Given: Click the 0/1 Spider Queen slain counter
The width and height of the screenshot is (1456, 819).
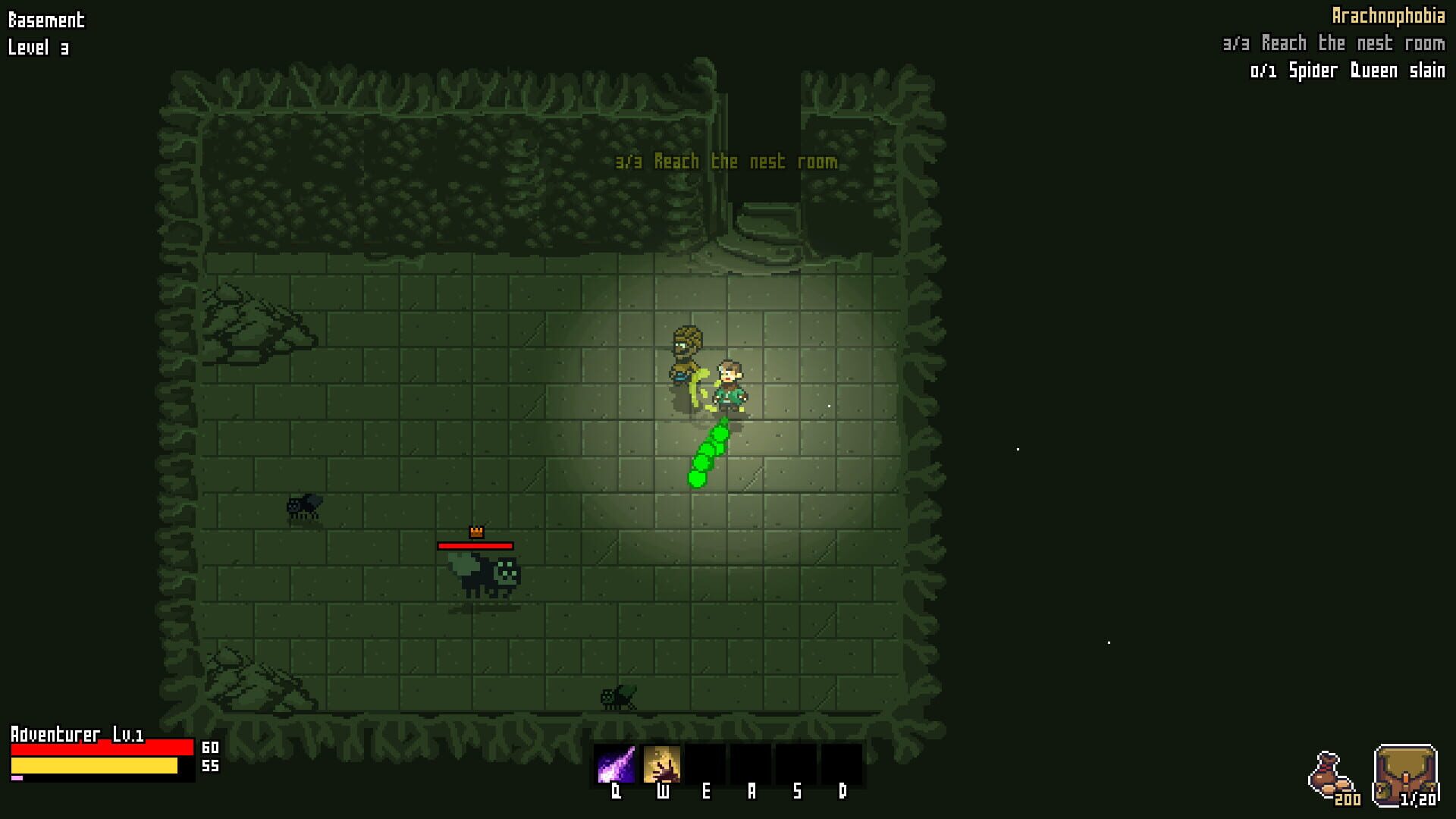Looking at the screenshot, I should pyautogui.click(x=1348, y=71).
